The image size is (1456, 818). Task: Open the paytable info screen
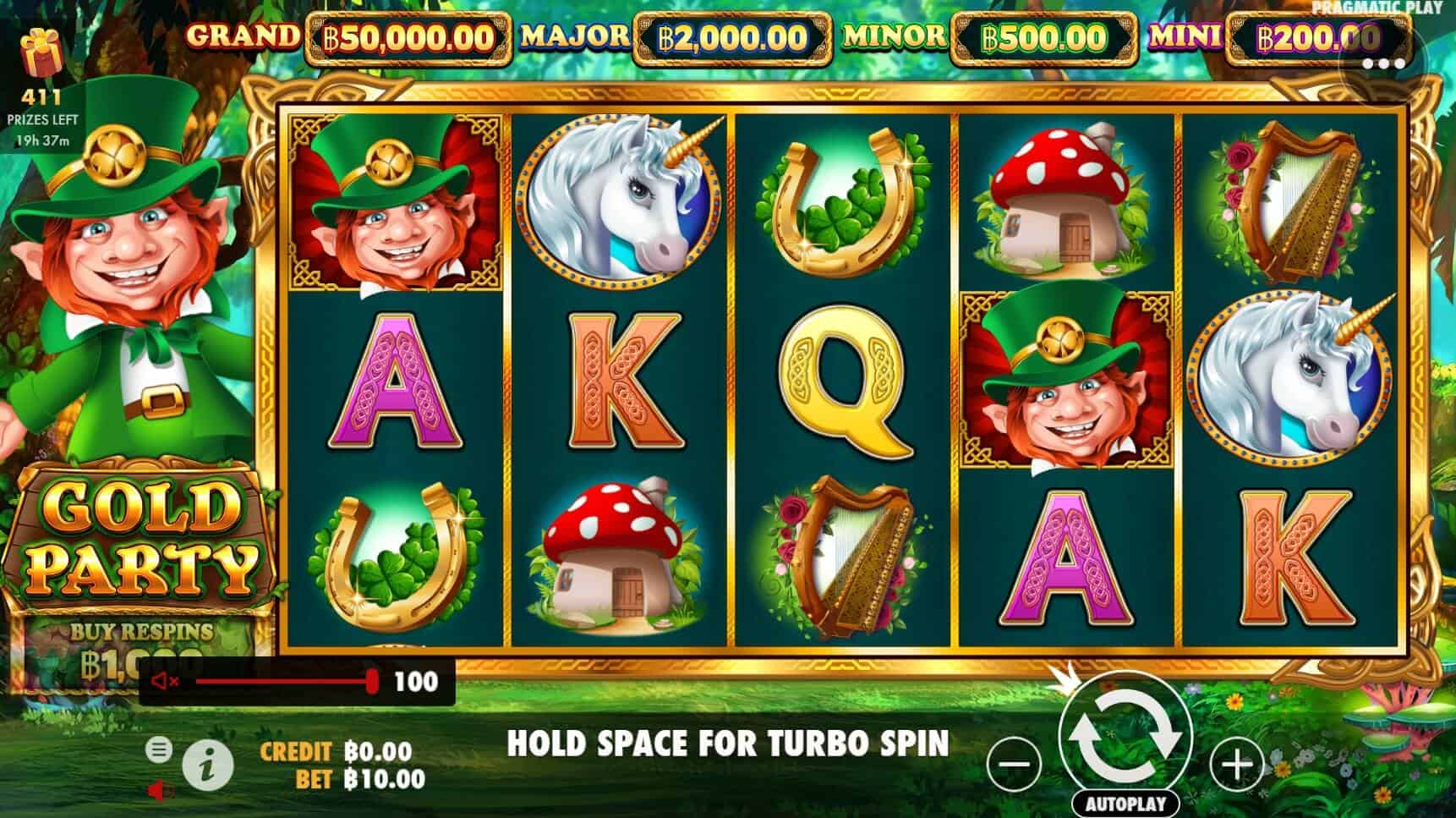point(206,762)
